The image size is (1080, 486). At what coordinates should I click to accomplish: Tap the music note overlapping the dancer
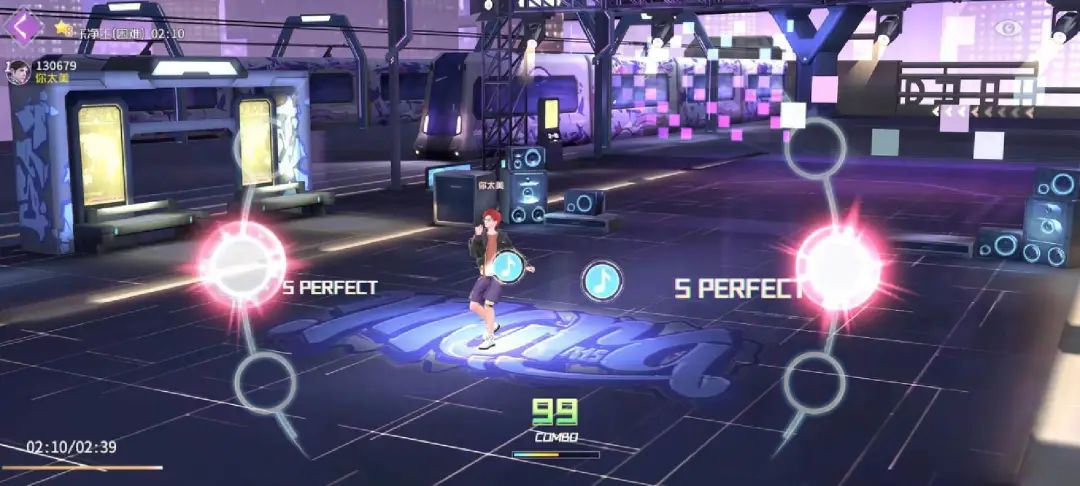[x=510, y=266]
